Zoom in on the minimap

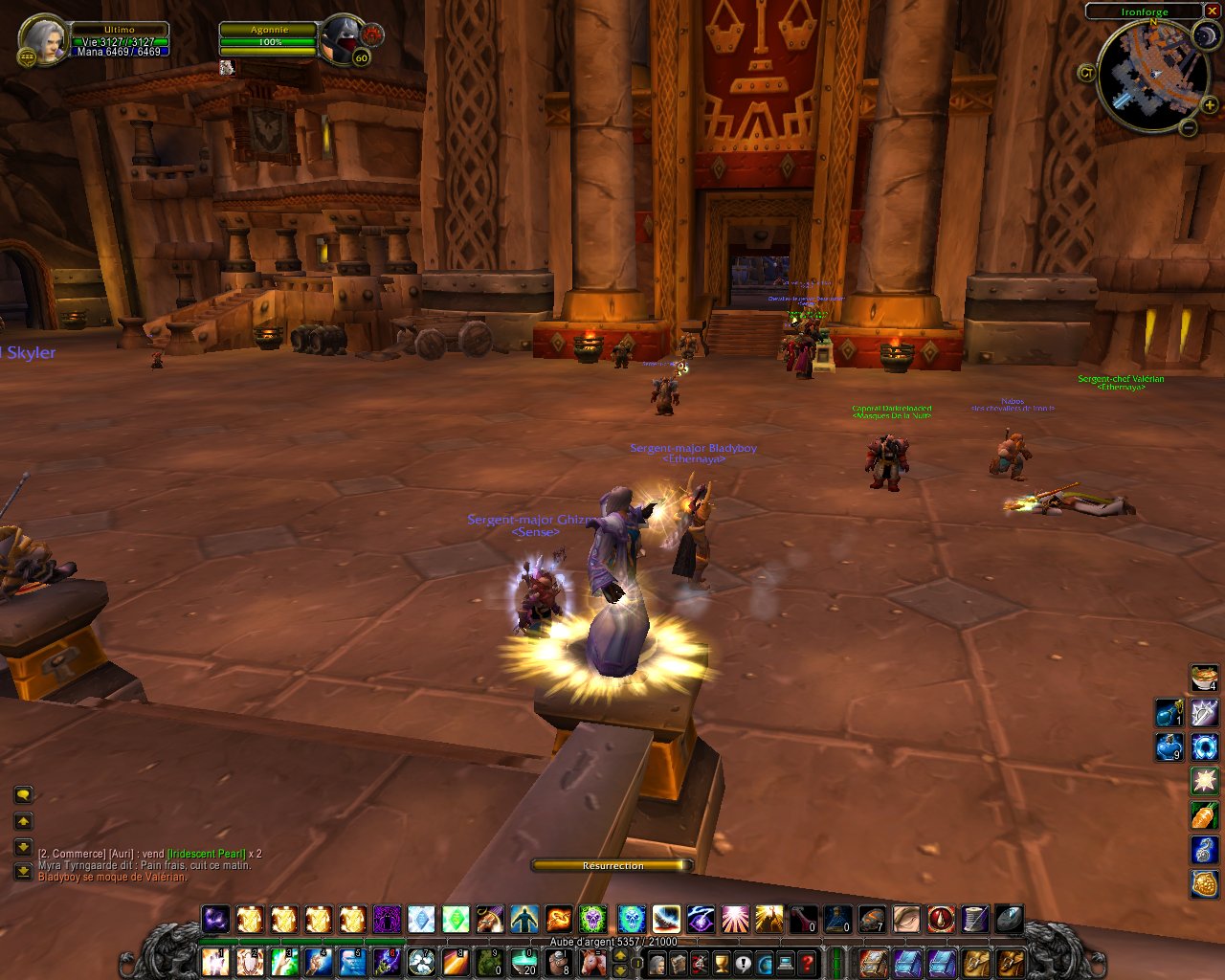[x=1209, y=105]
